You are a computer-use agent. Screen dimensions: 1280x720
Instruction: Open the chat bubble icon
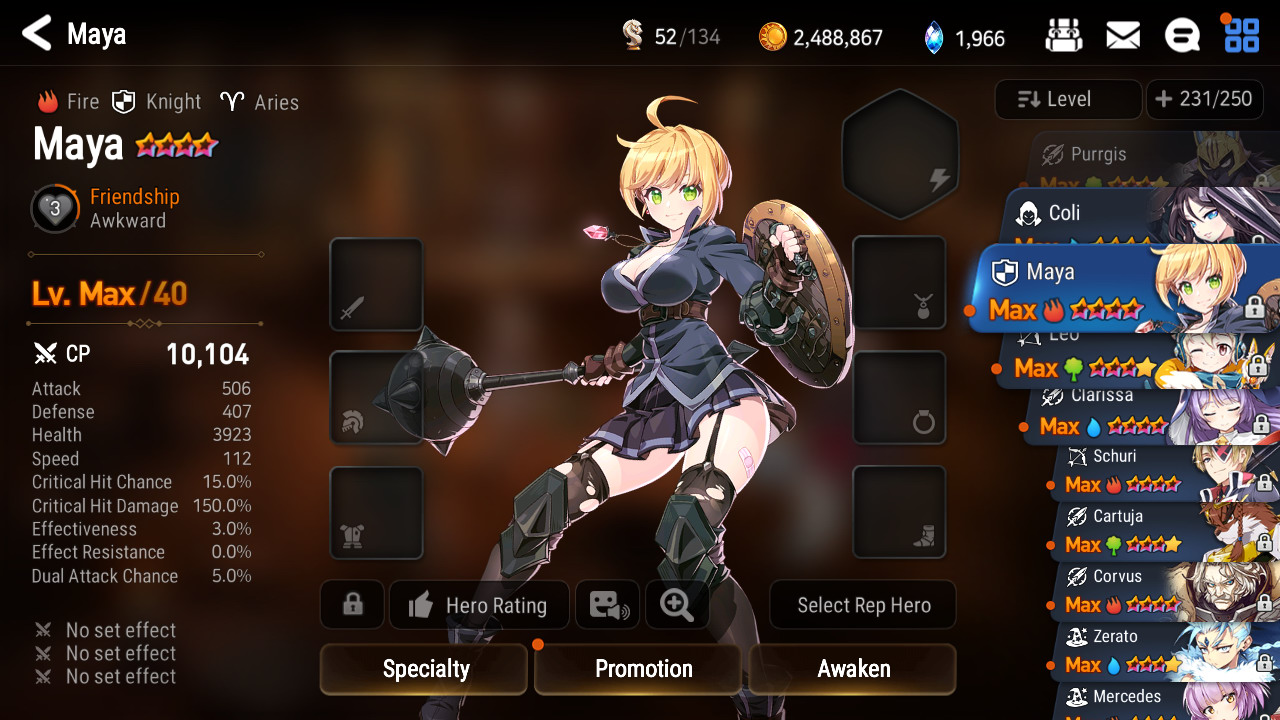pos(1182,37)
